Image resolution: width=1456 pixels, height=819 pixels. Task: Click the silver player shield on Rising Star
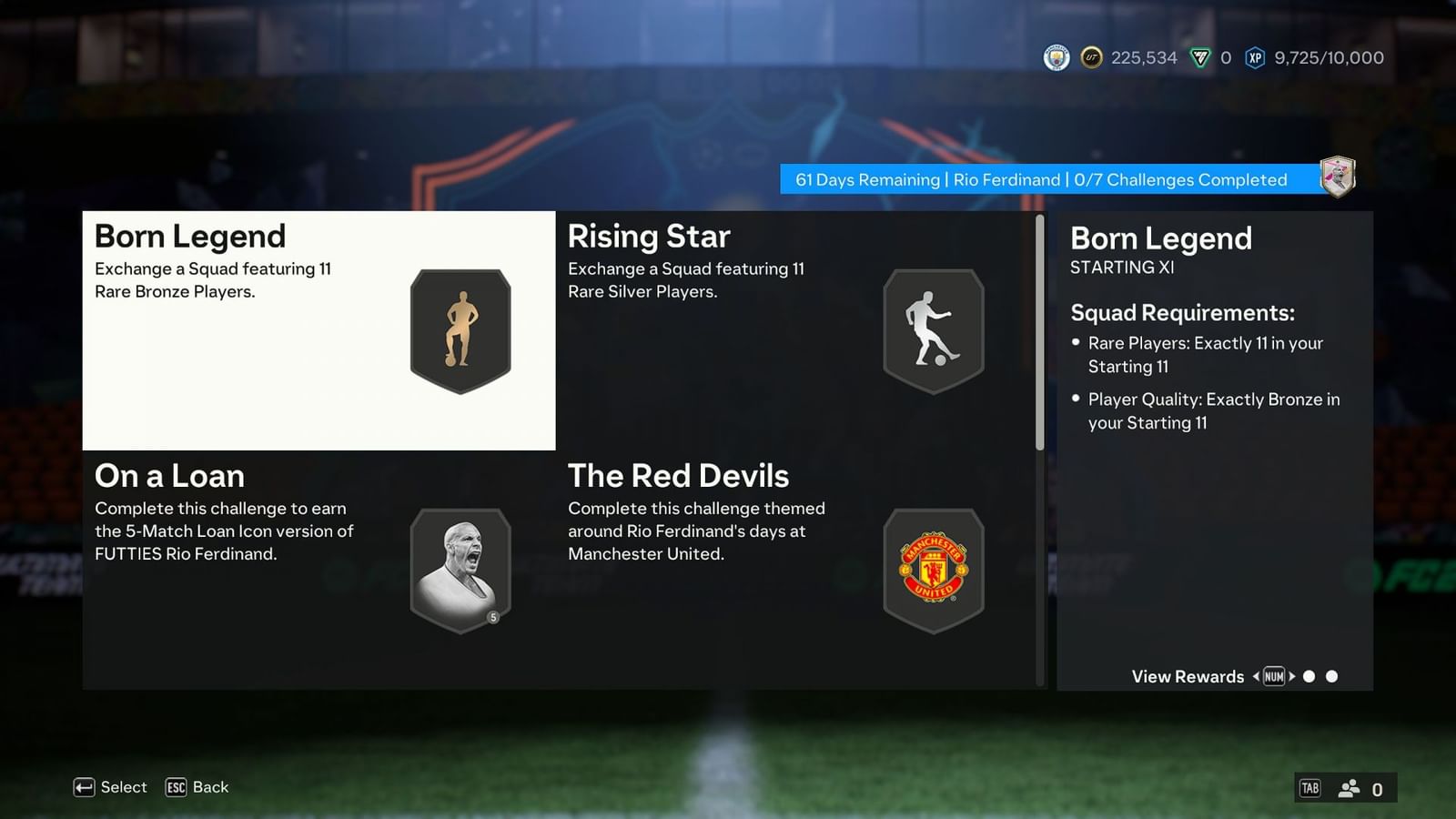(934, 330)
